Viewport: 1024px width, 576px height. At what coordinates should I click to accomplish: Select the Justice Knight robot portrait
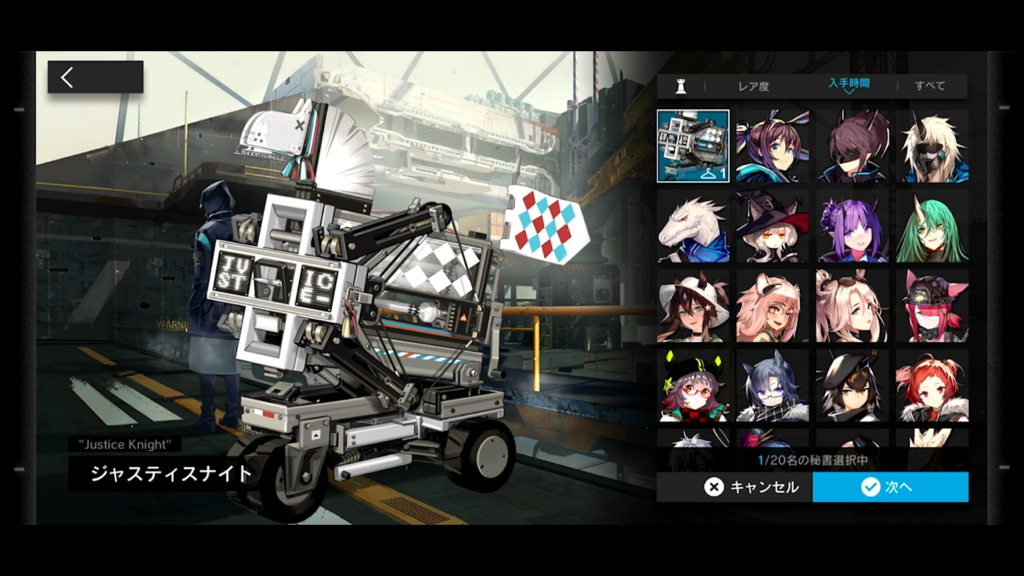(693, 146)
